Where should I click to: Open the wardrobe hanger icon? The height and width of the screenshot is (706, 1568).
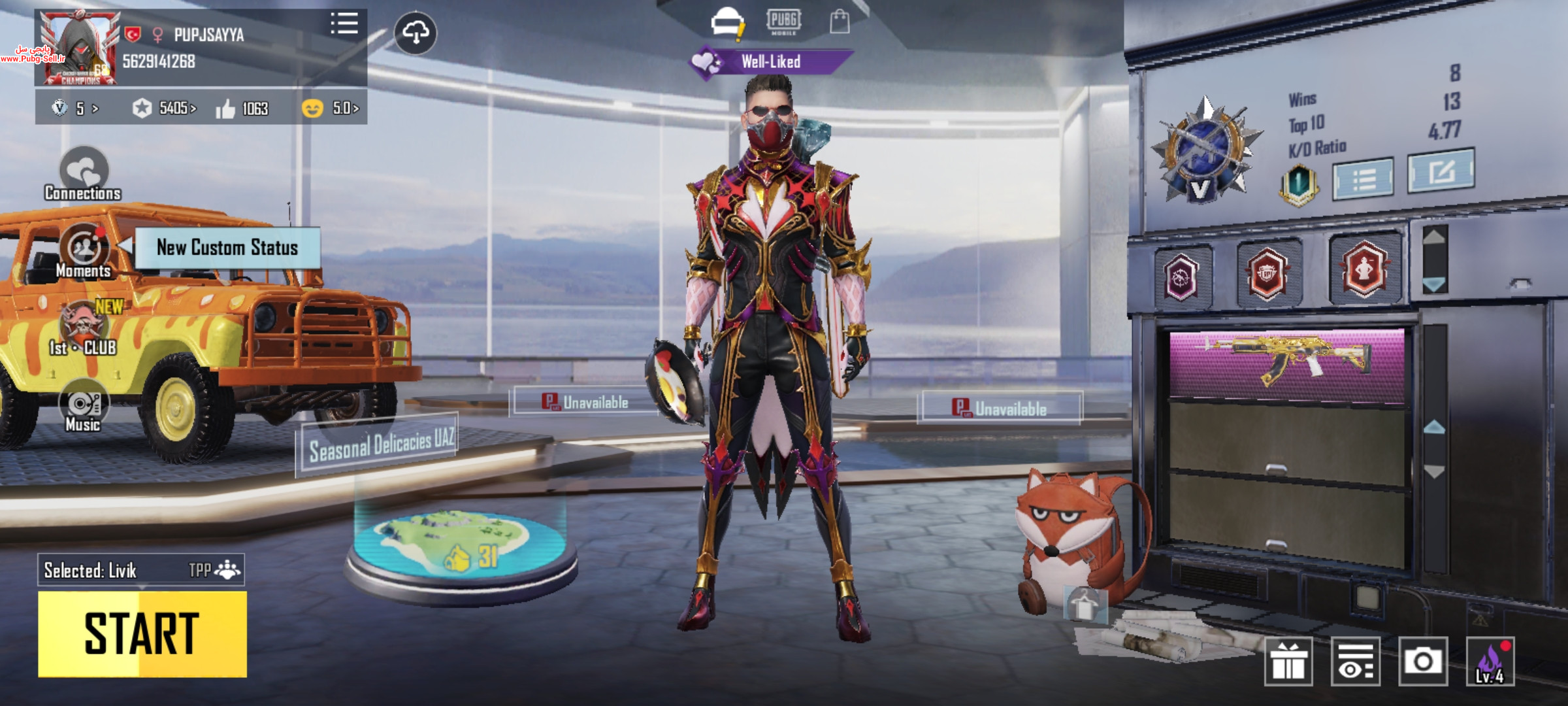(x=1085, y=604)
